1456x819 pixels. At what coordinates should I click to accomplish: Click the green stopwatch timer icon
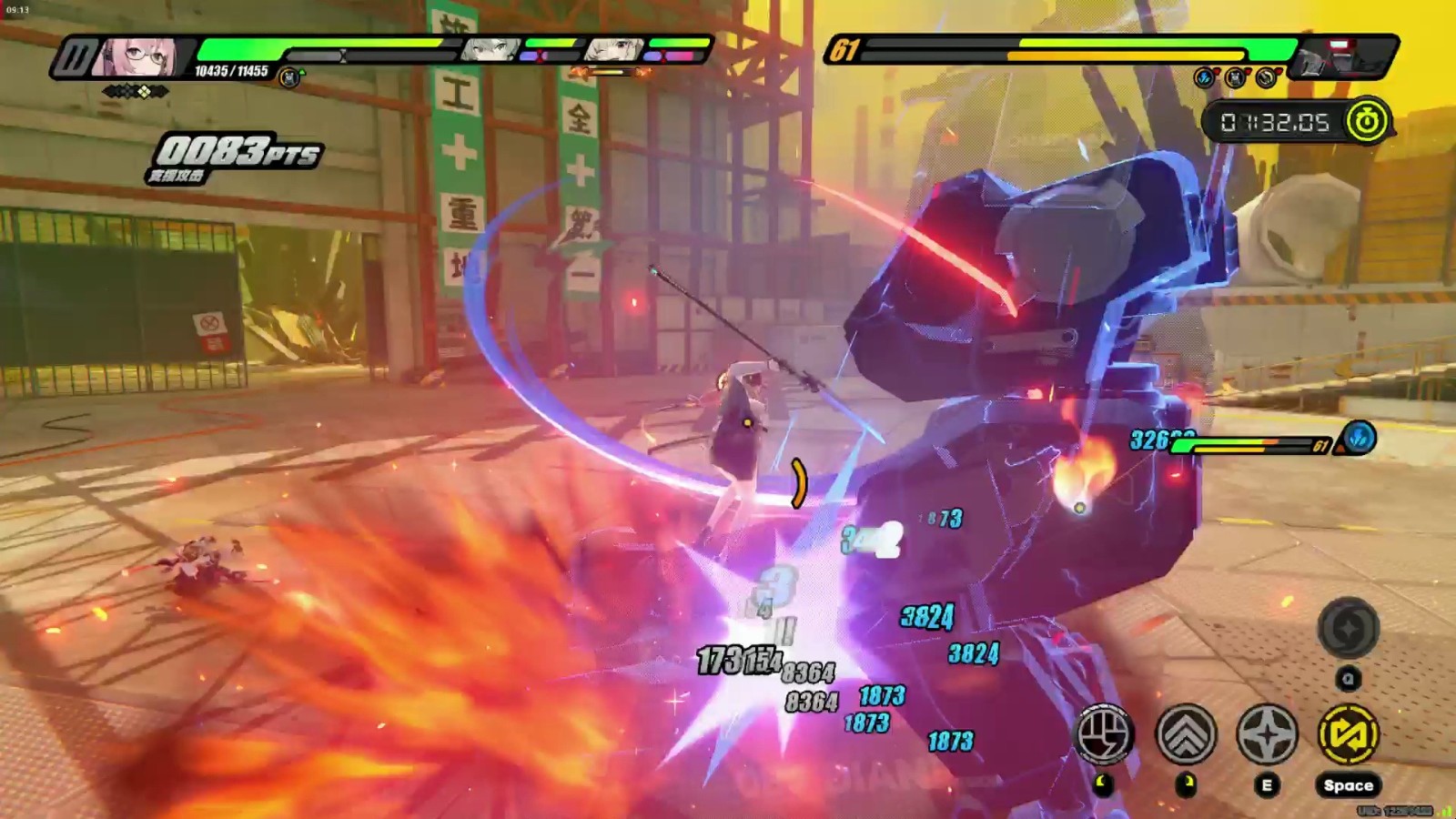[x=1366, y=121]
